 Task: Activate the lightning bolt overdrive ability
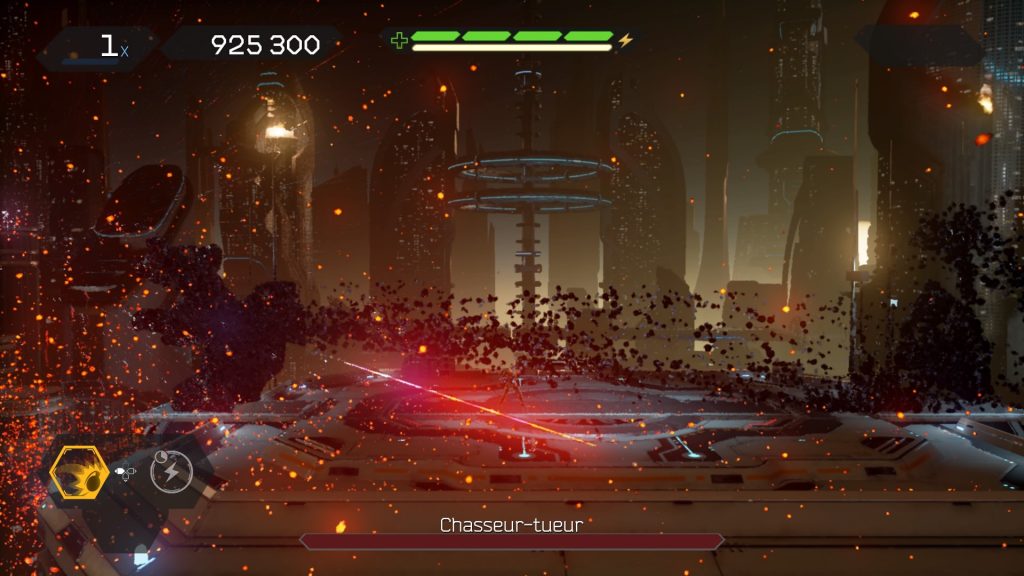[x=171, y=470]
